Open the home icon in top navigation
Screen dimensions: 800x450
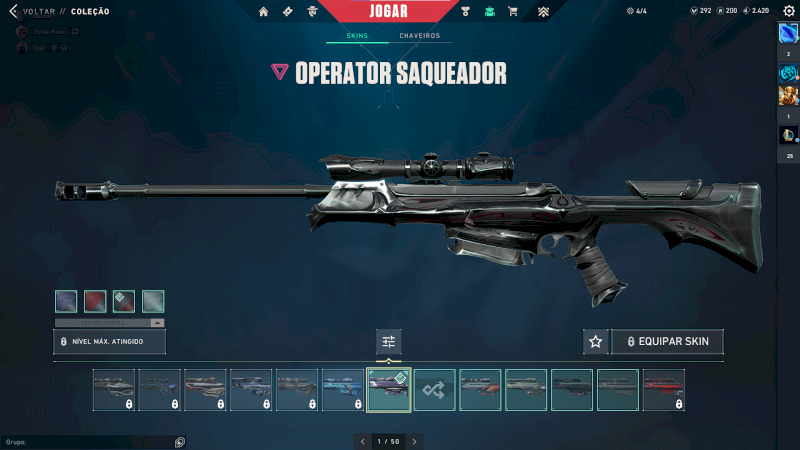264,12
